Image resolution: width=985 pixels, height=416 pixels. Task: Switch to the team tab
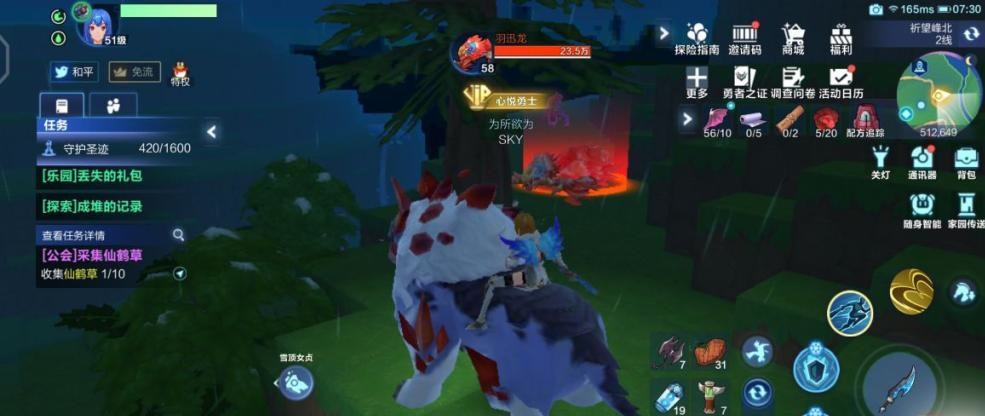(113, 105)
